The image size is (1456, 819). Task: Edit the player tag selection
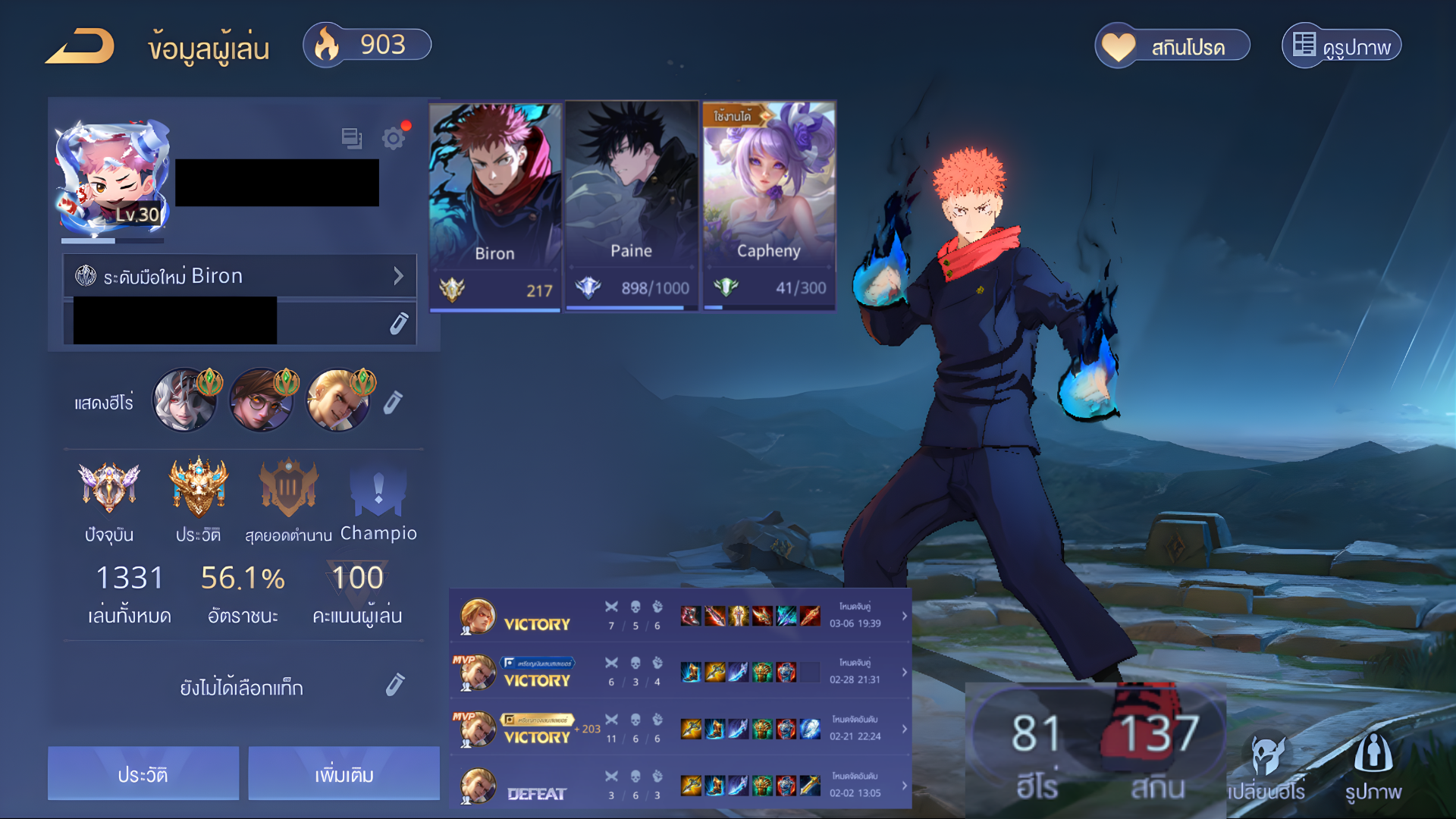coord(394,686)
